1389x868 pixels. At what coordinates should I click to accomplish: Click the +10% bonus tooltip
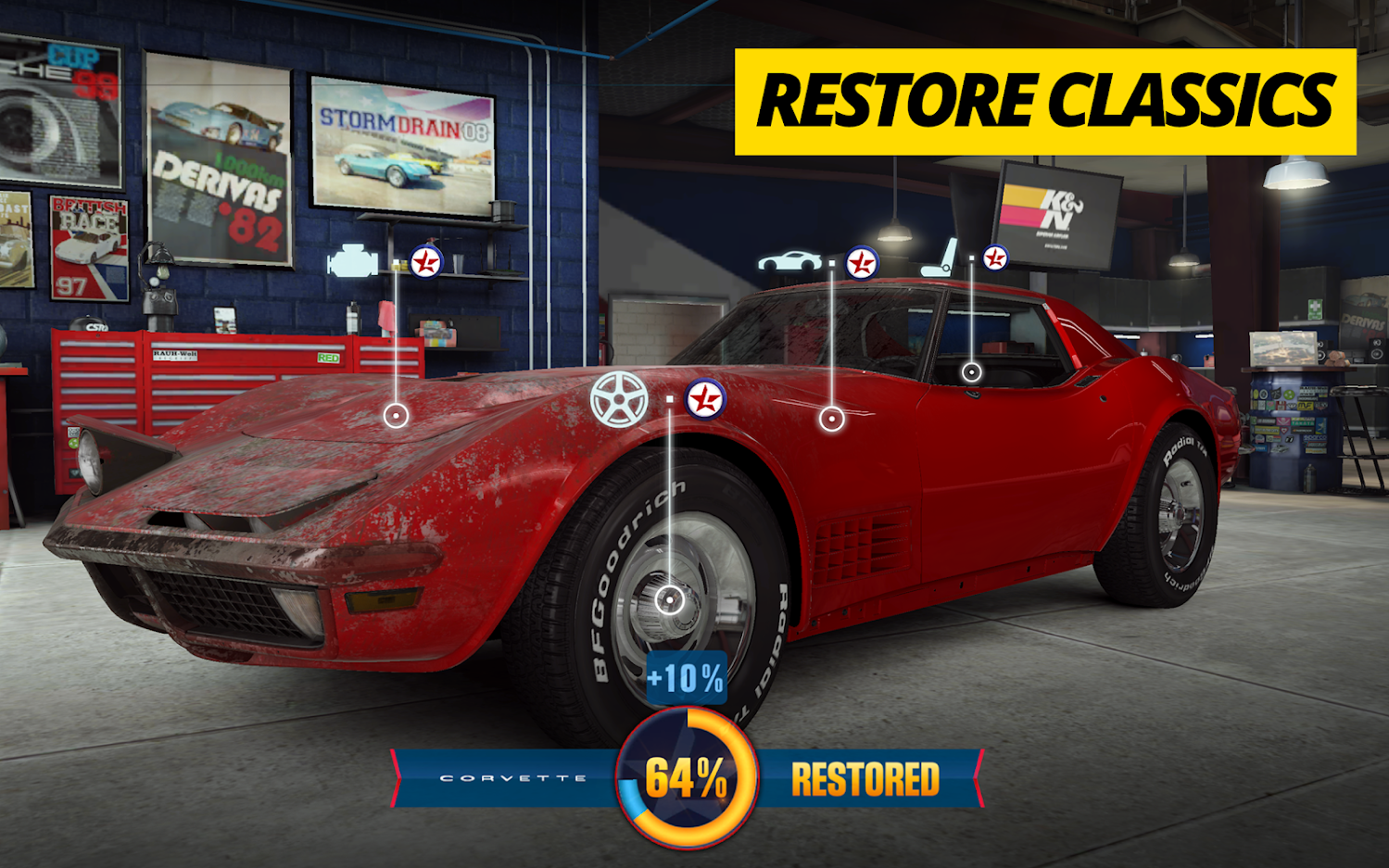[x=686, y=678]
